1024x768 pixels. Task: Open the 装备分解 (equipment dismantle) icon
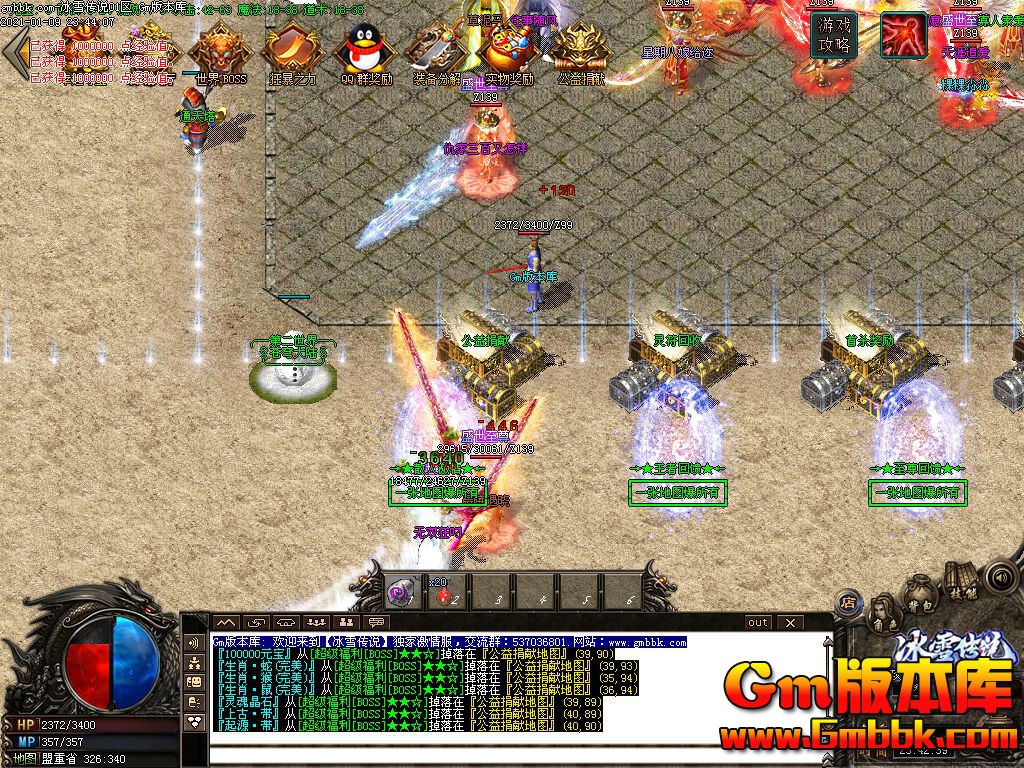tap(437, 50)
